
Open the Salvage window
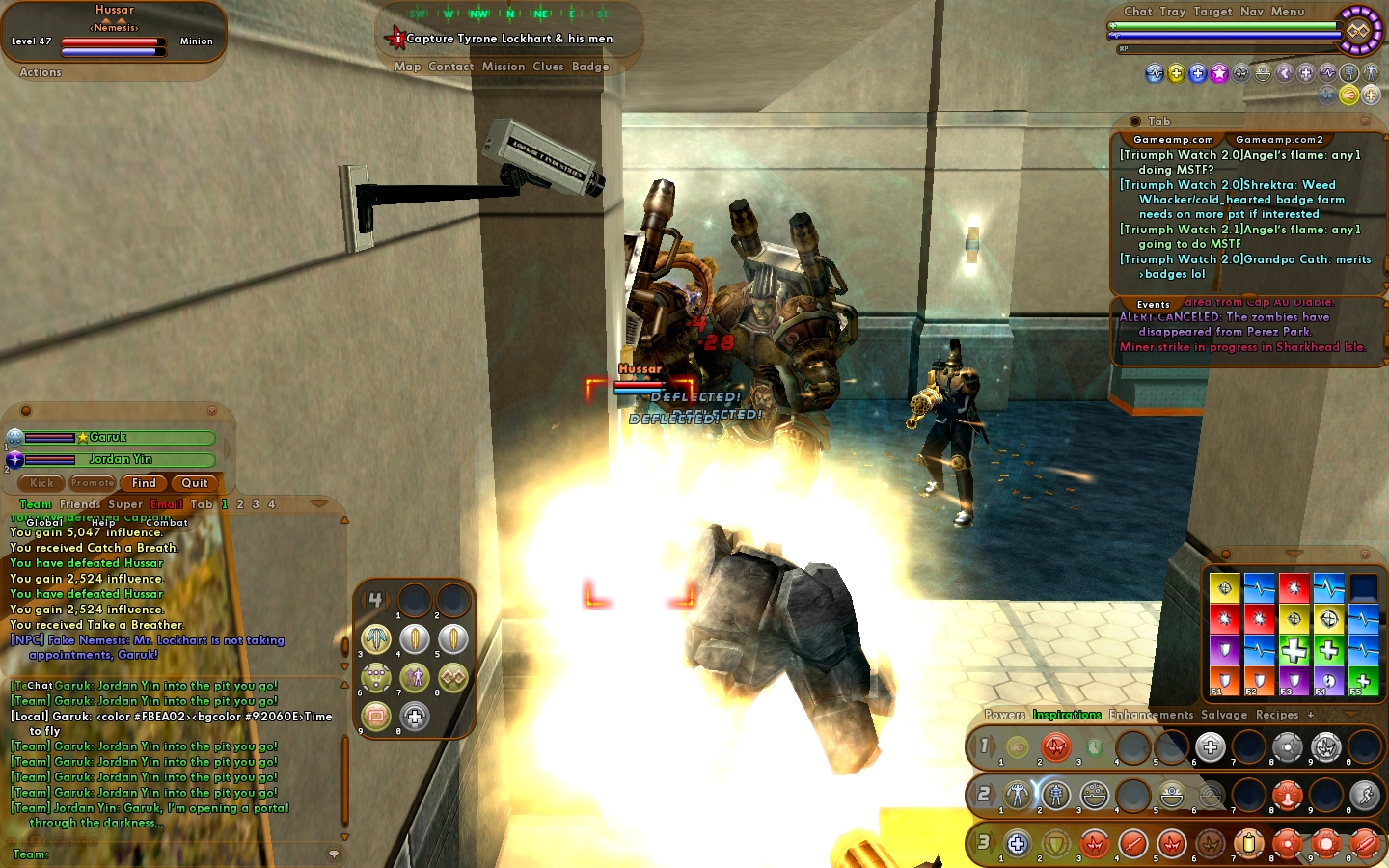click(x=1224, y=715)
